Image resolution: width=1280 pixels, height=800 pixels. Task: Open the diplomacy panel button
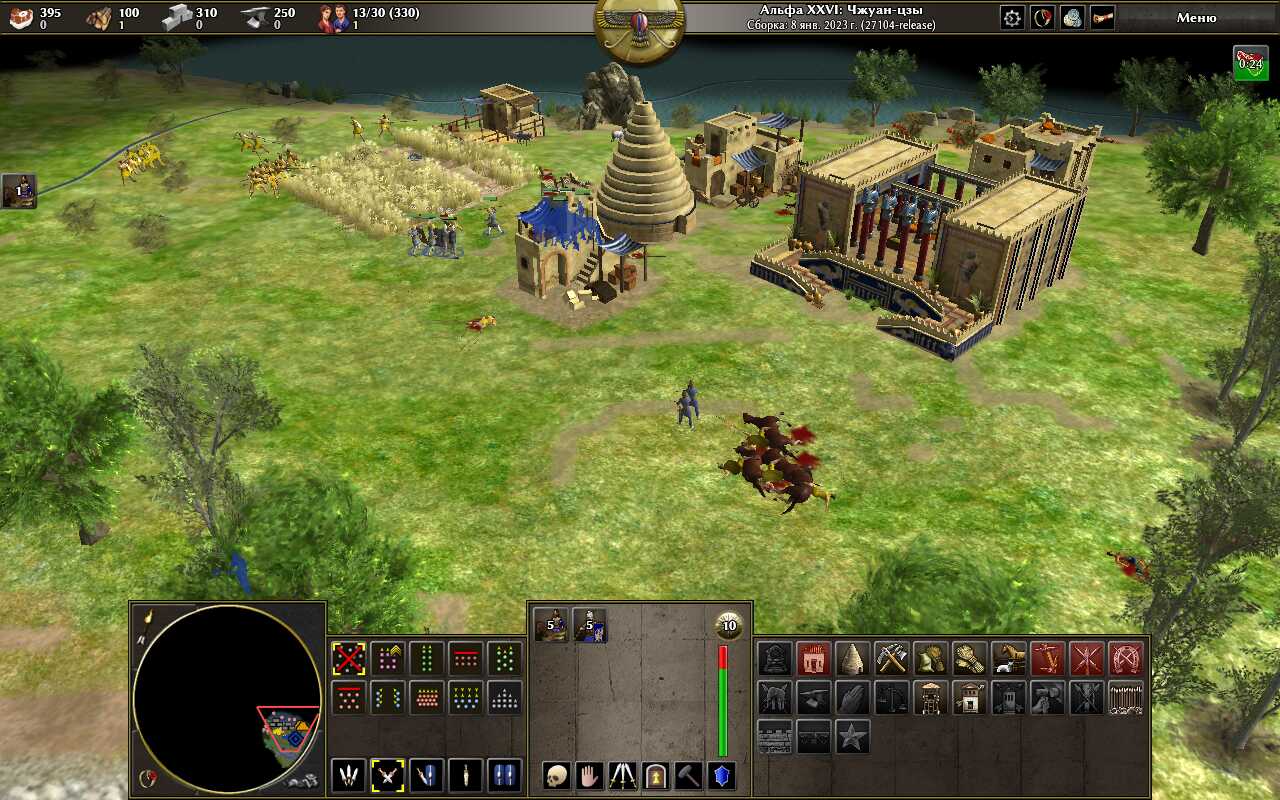[1043, 17]
